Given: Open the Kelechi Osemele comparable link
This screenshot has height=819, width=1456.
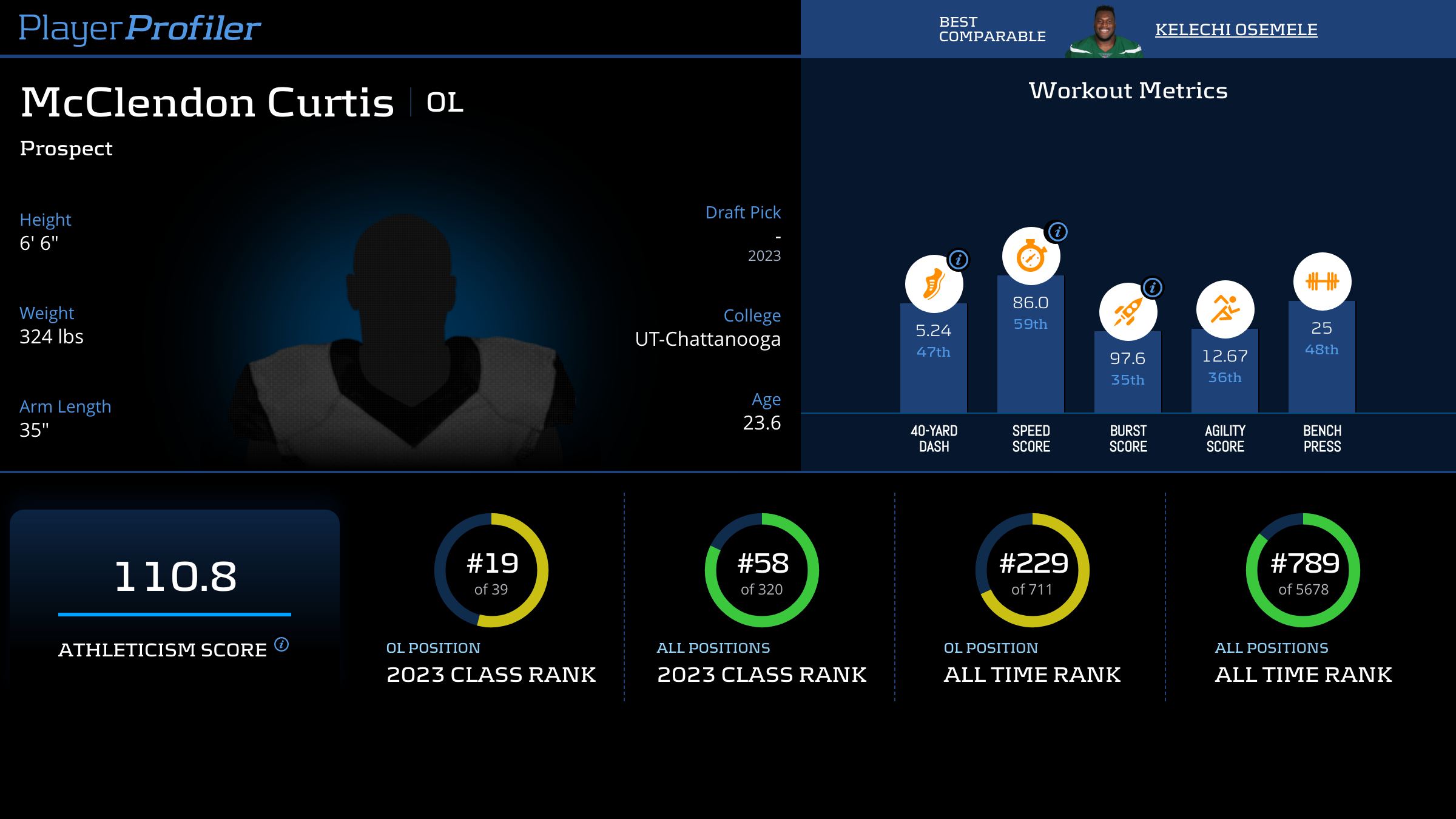Looking at the screenshot, I should pos(1236,29).
